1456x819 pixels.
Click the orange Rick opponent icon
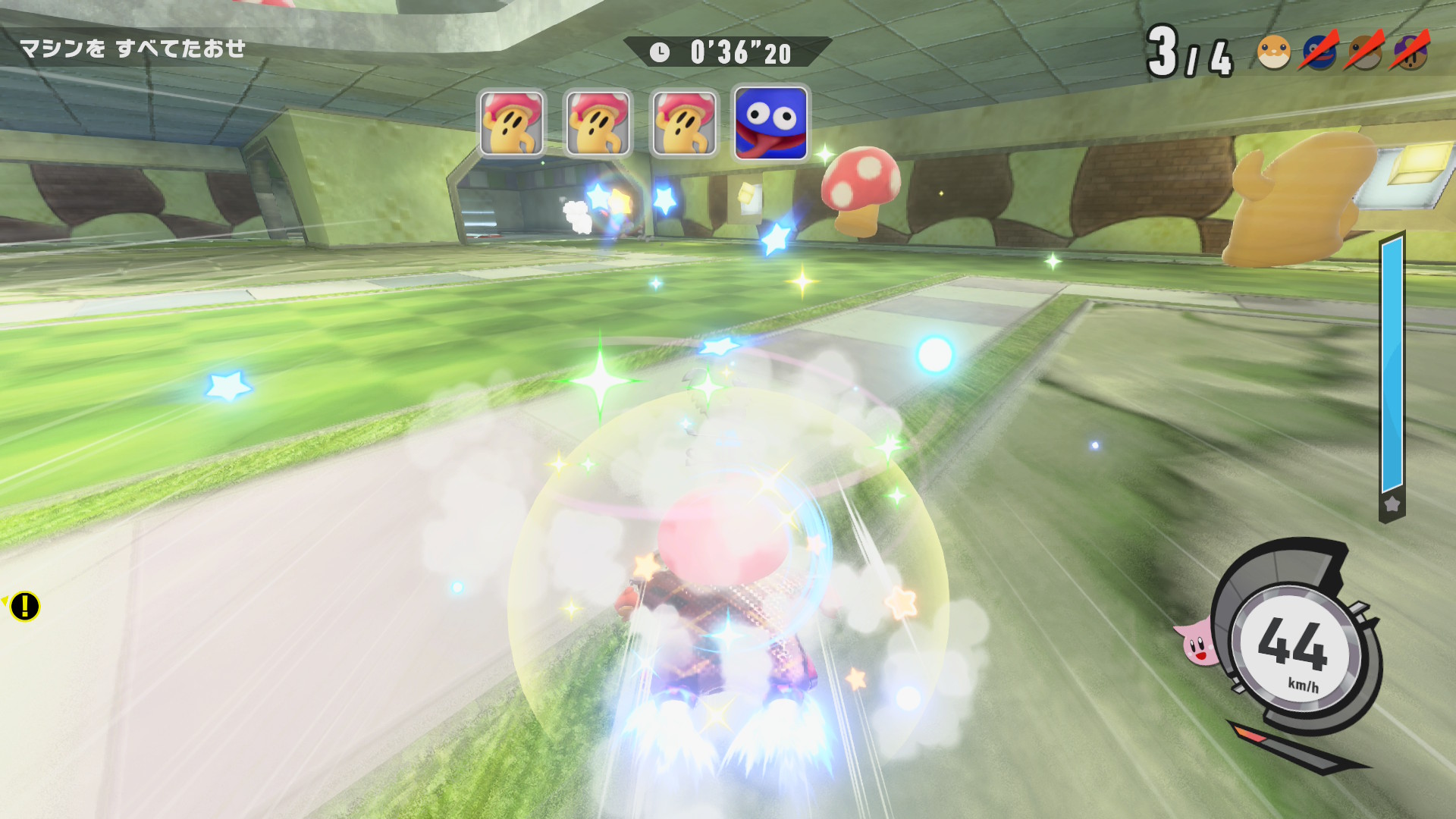[1273, 52]
